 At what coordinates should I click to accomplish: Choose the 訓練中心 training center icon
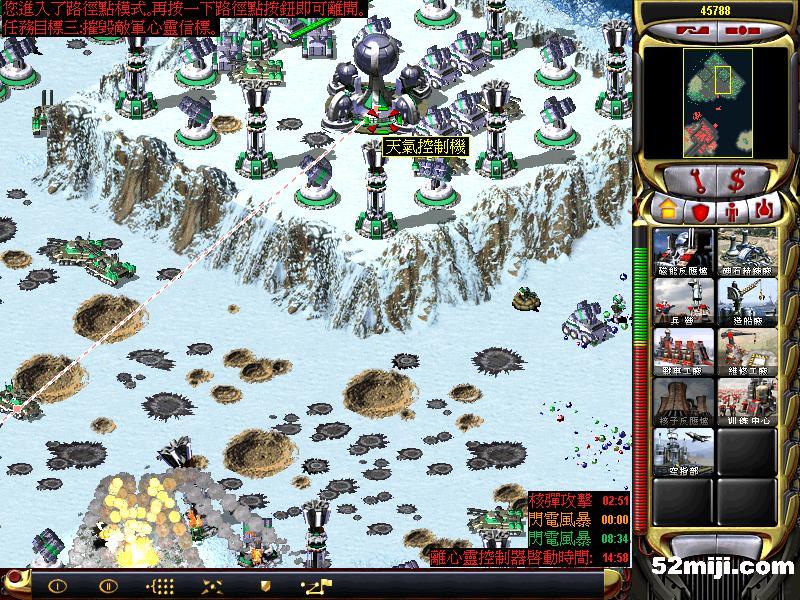pyautogui.click(x=746, y=402)
